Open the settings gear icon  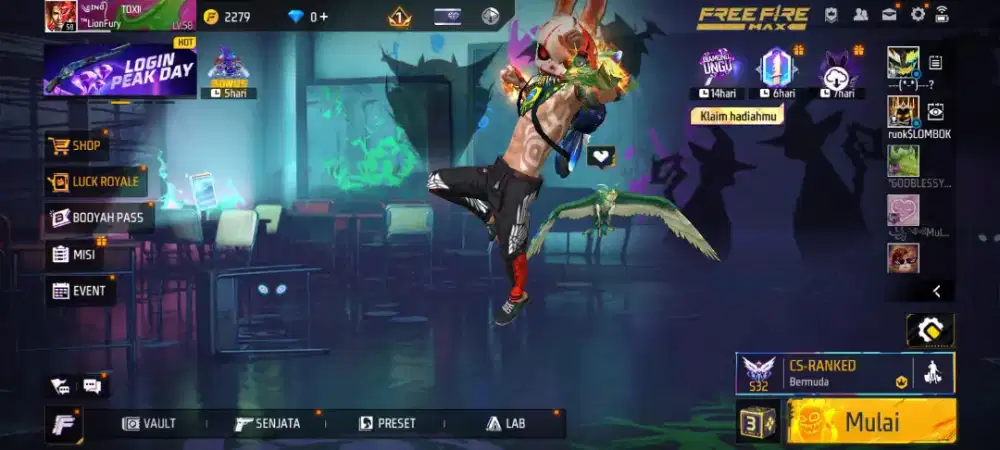tap(917, 14)
